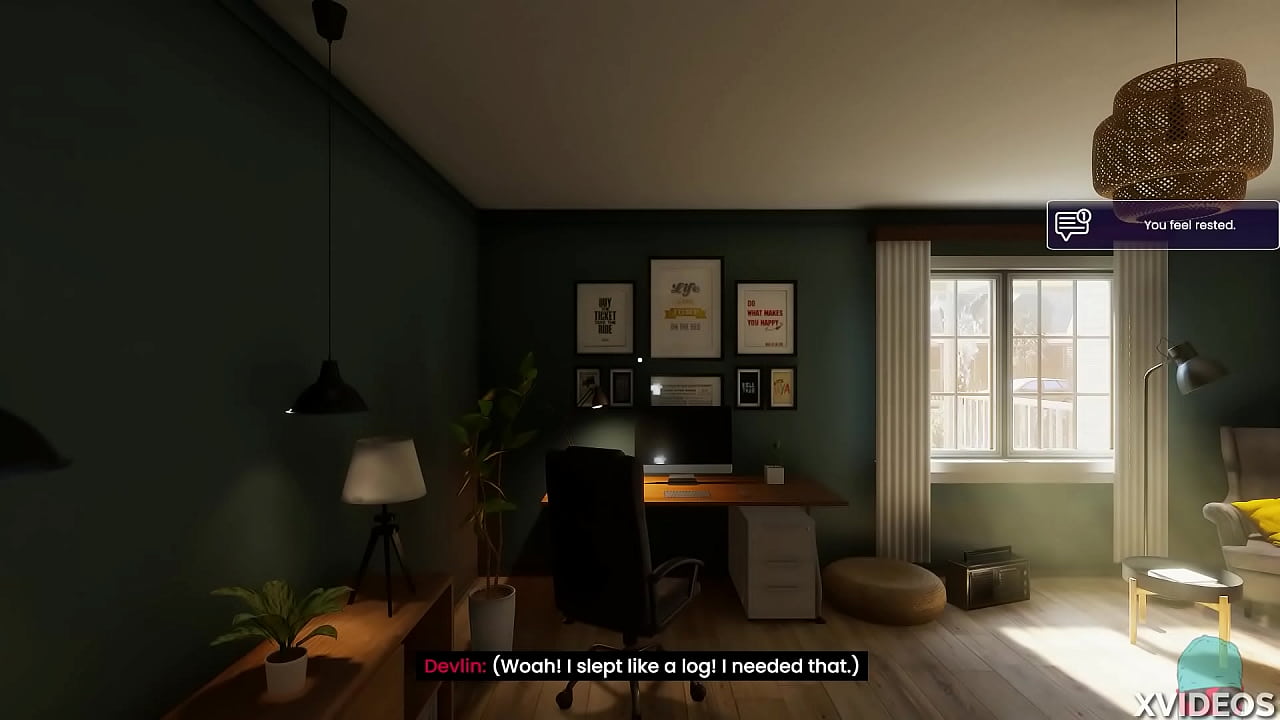Click the 'Buy The Ticket' framed poster
1280x720 pixels.
[x=604, y=320]
